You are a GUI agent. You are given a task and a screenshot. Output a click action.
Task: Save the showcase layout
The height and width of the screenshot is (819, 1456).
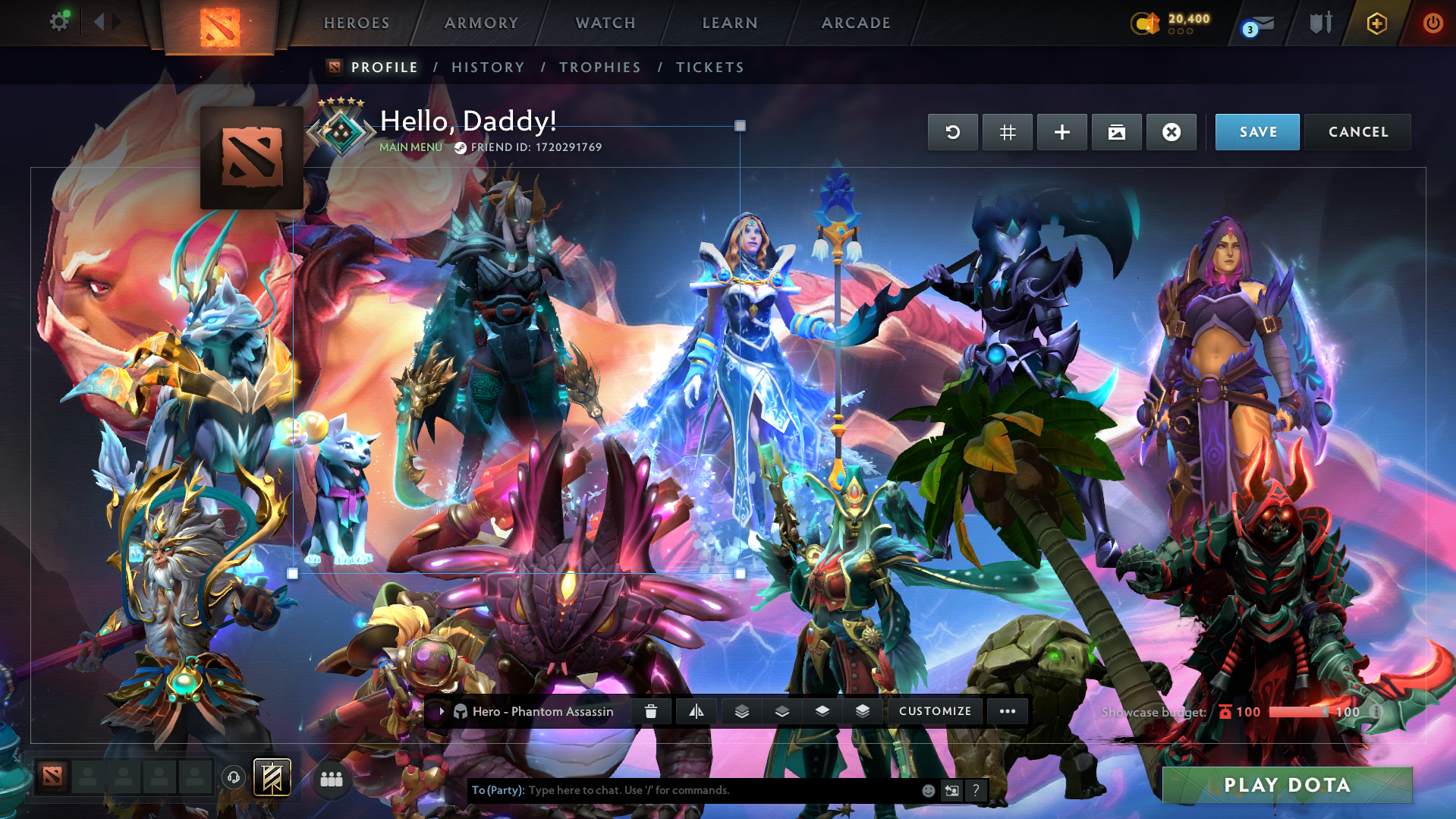[x=1257, y=132]
